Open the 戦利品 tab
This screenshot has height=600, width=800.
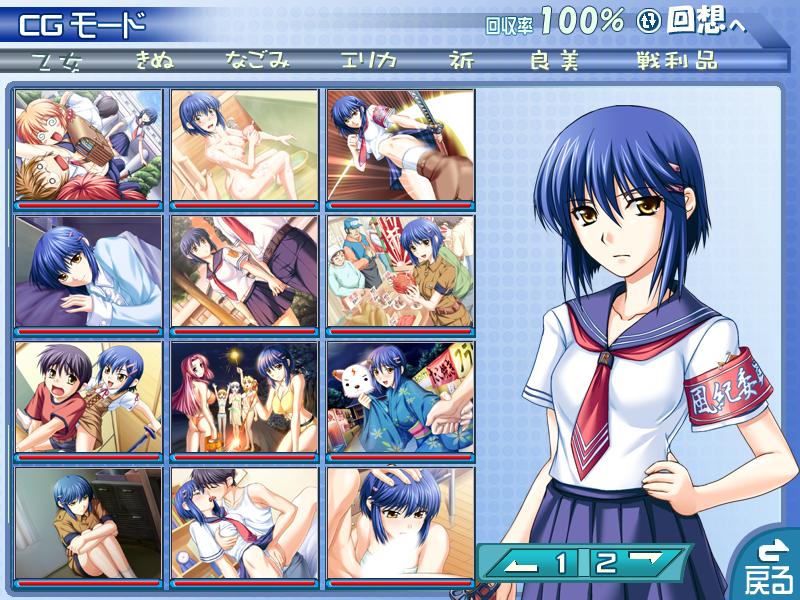point(677,60)
